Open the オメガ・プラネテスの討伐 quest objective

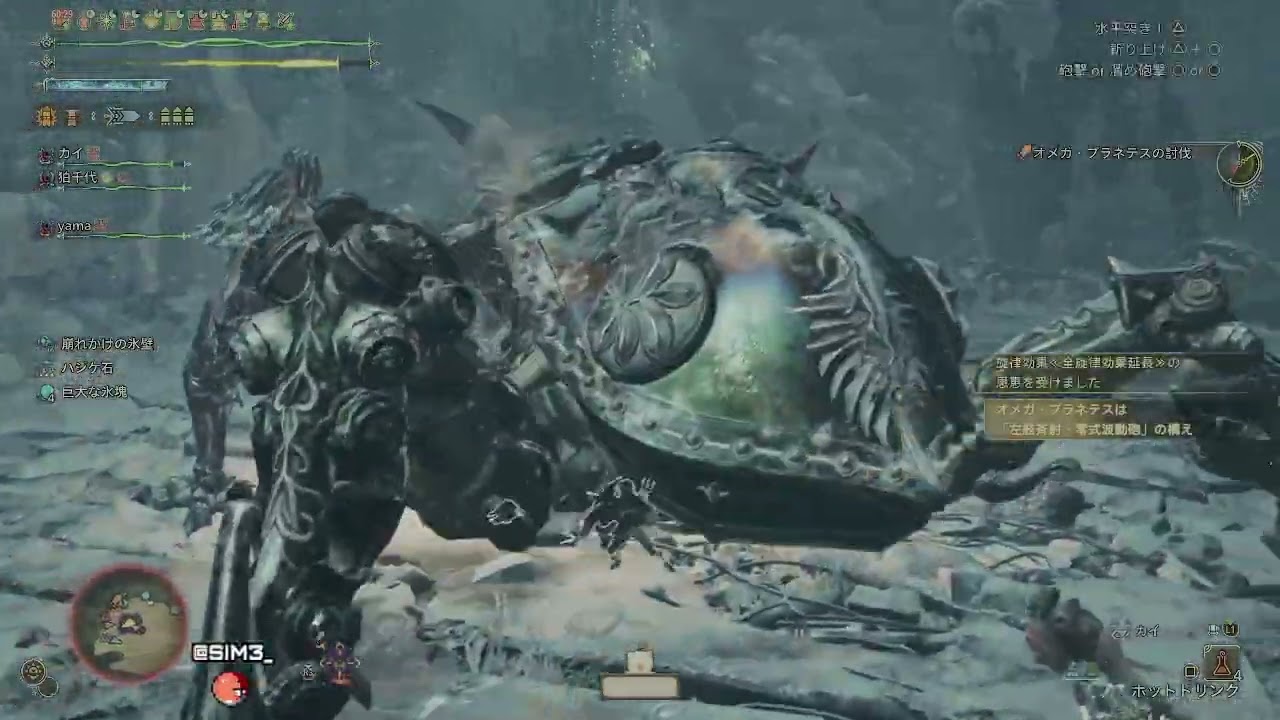pos(1111,153)
